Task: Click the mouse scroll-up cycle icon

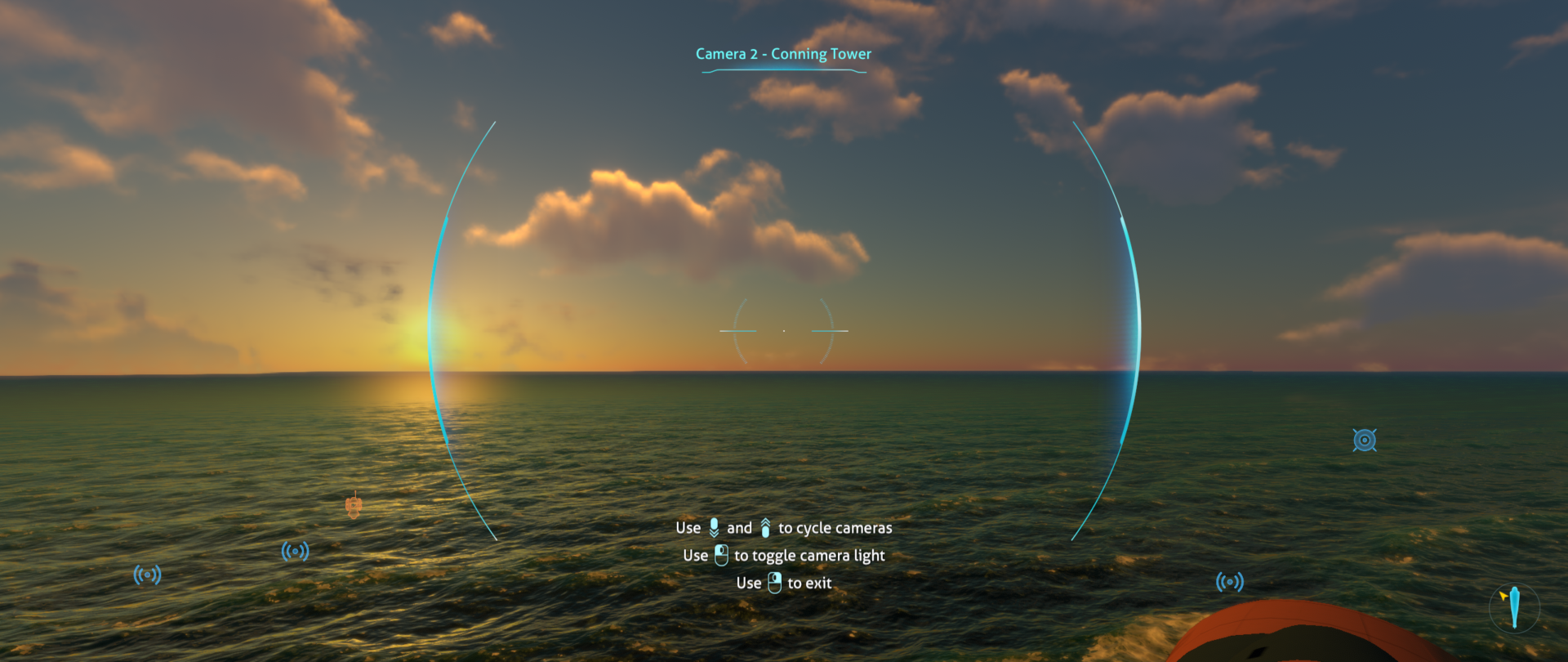Action: [x=764, y=527]
